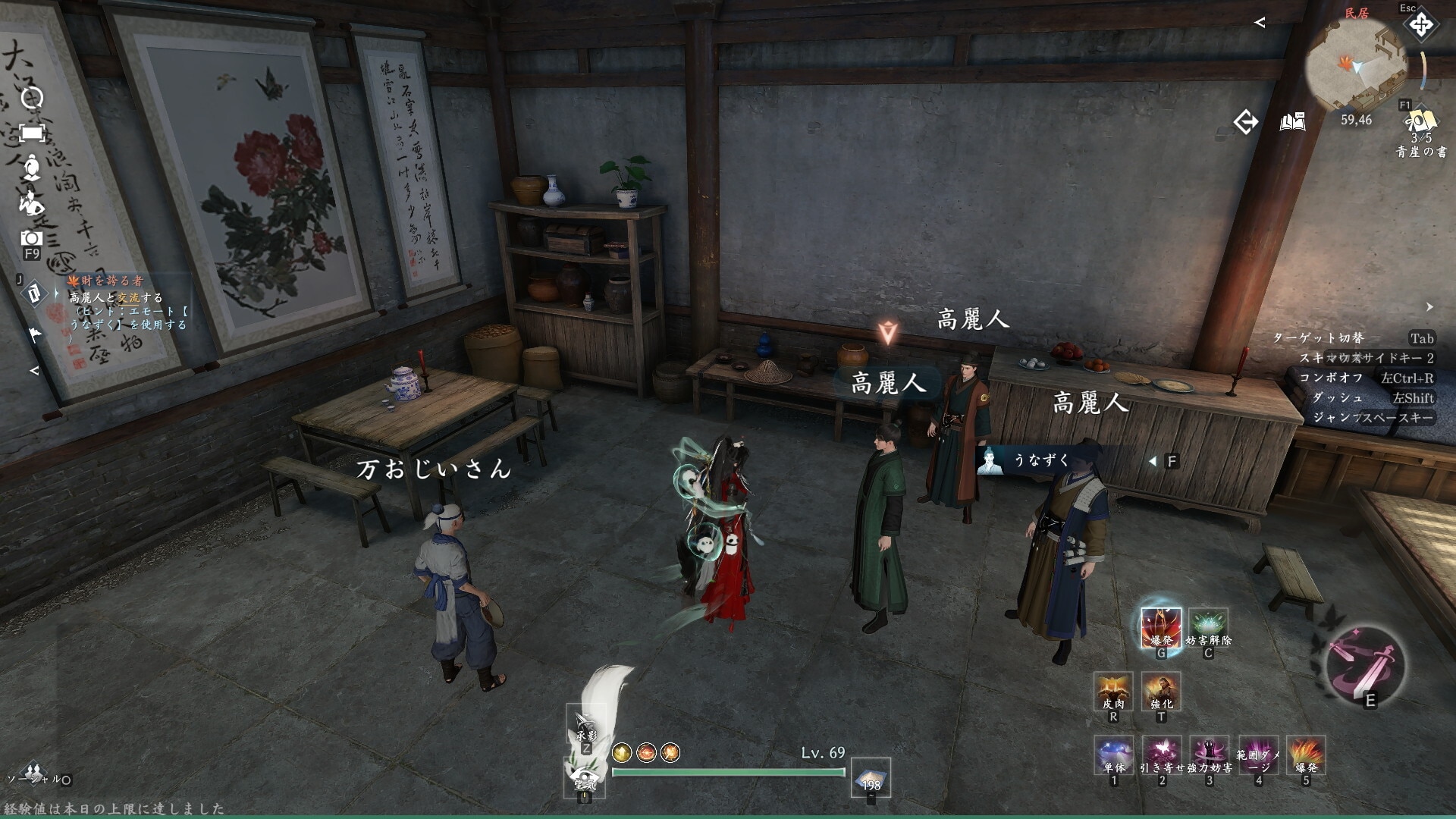Activate the 強化 buff skill
The width and height of the screenshot is (1456, 819).
coord(1161,692)
